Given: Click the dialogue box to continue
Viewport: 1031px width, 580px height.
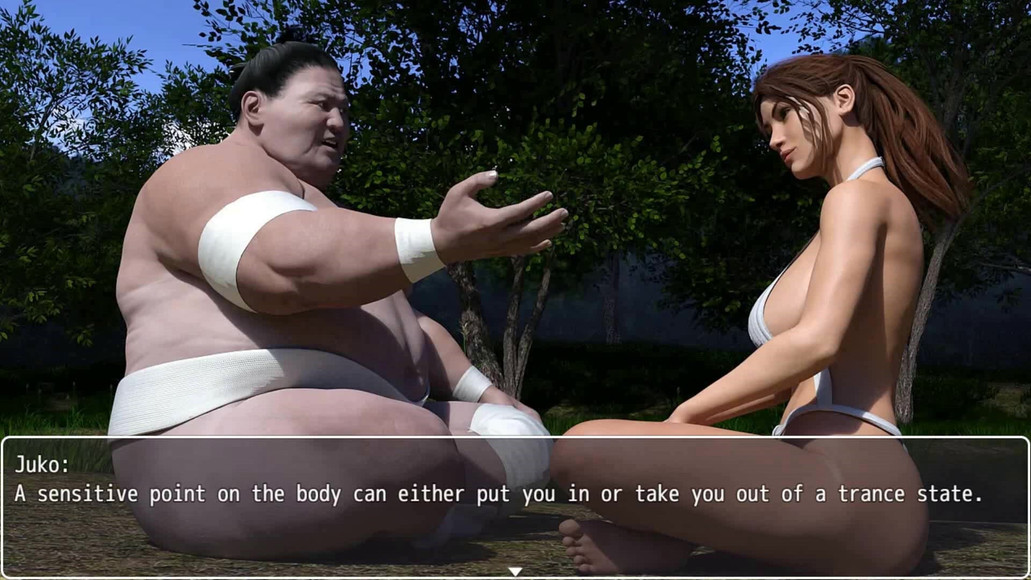Looking at the screenshot, I should [x=515, y=505].
